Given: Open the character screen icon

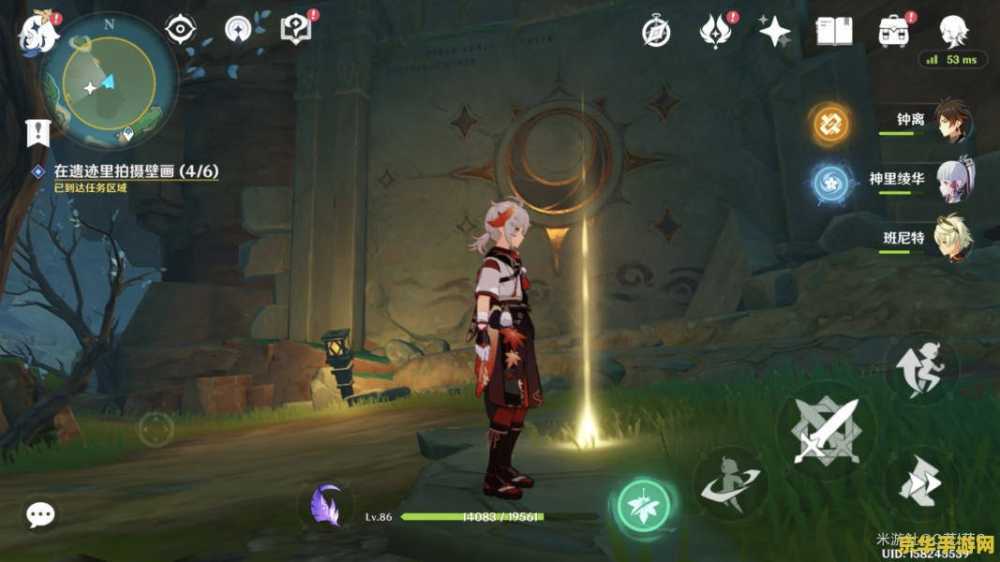Looking at the screenshot, I should (952, 32).
